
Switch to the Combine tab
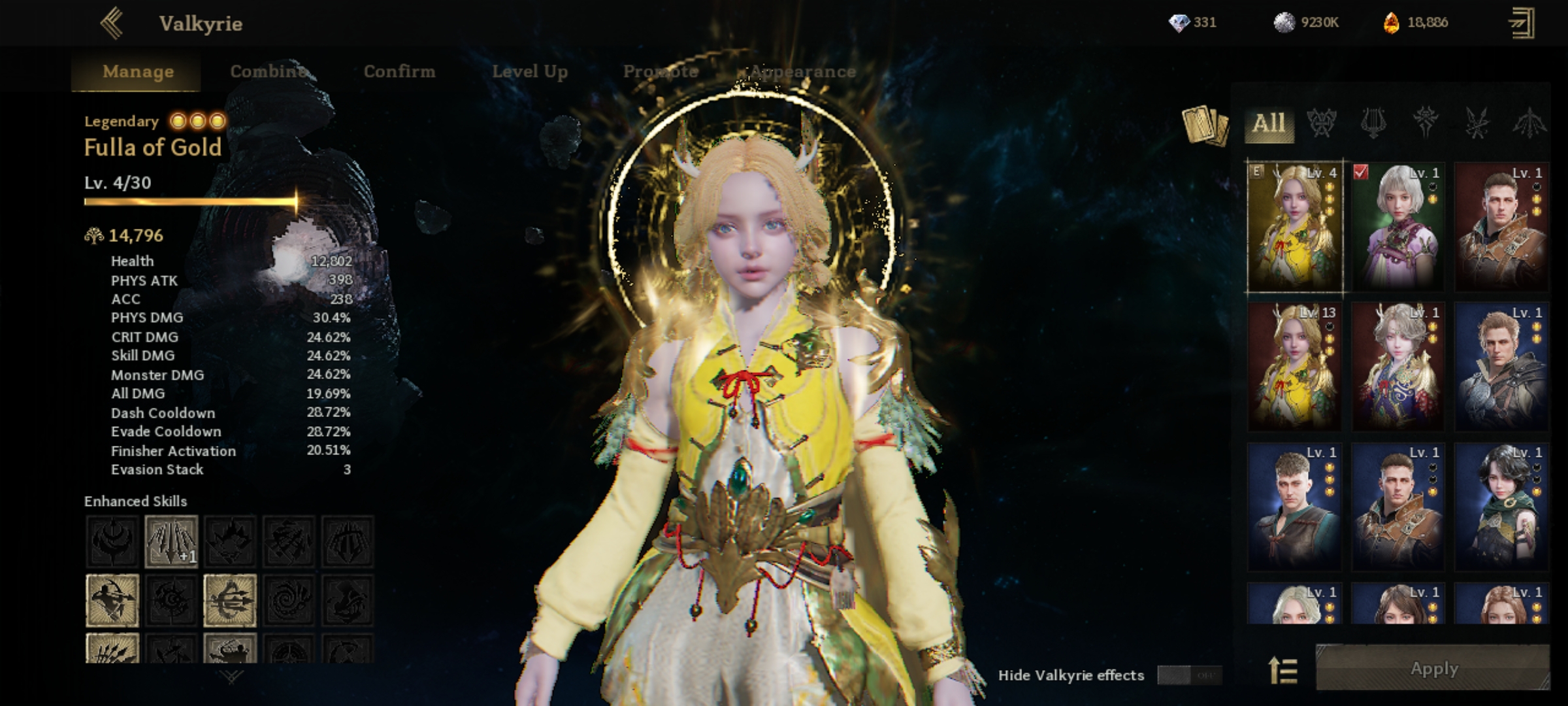click(269, 71)
